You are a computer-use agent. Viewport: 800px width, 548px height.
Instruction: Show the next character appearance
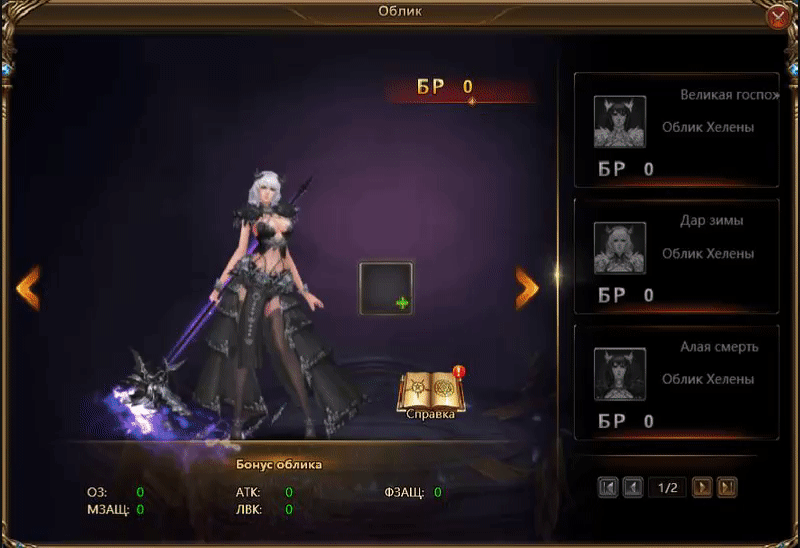(527, 287)
